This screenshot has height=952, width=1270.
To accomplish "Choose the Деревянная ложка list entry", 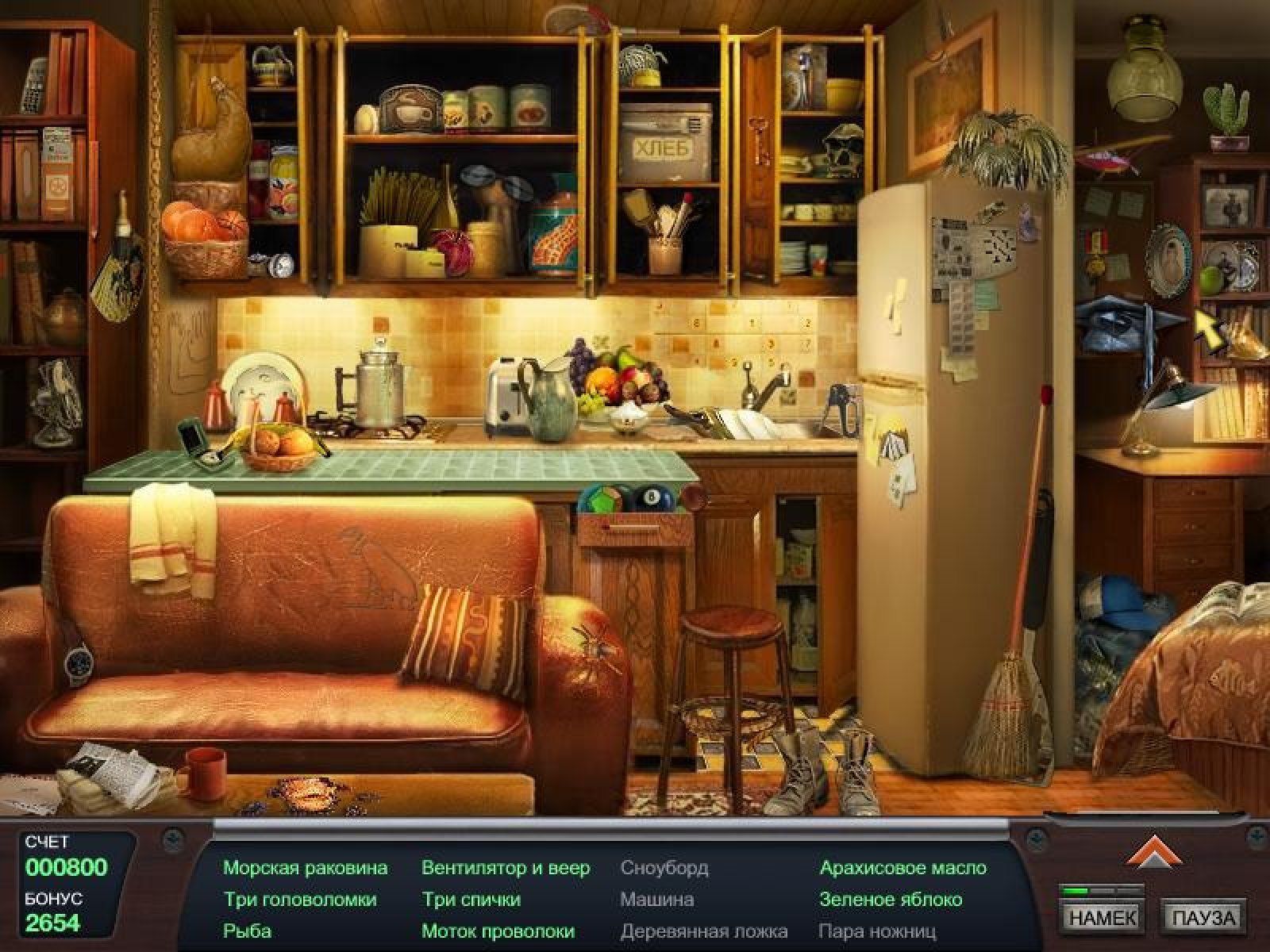I will pyautogui.click(x=703, y=931).
